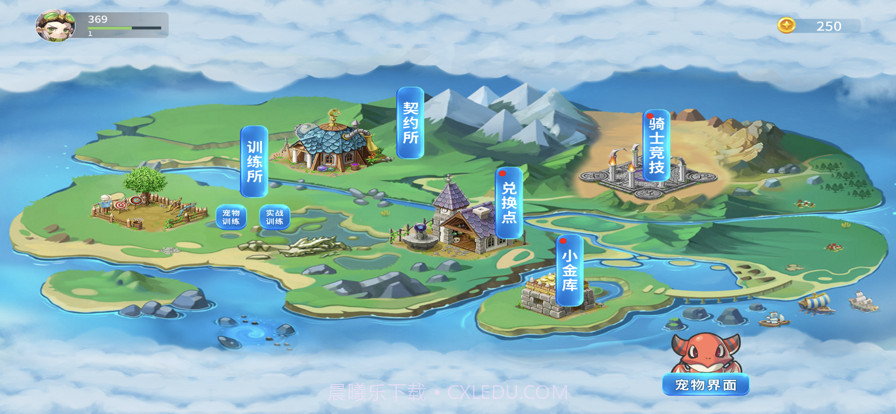Tap the gold coin currency icon
The height and width of the screenshot is (414, 896).
787,26
